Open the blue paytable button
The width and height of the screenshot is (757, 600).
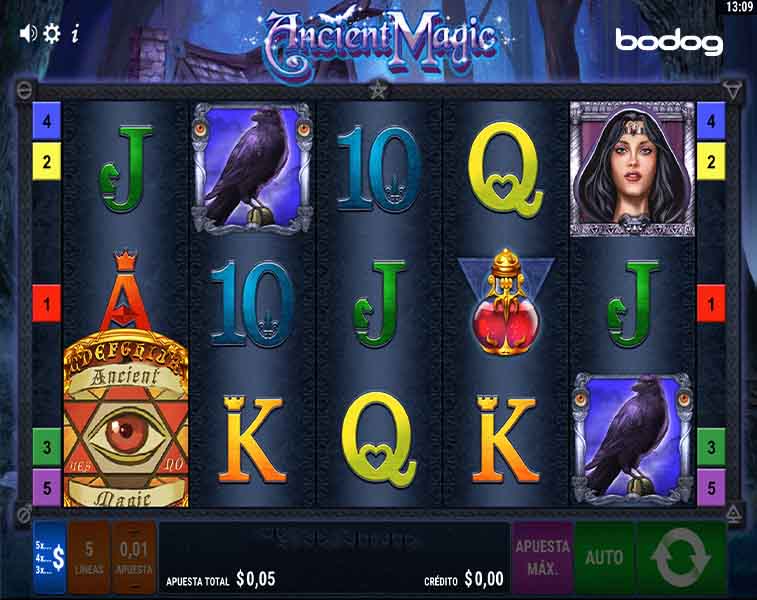50,558
